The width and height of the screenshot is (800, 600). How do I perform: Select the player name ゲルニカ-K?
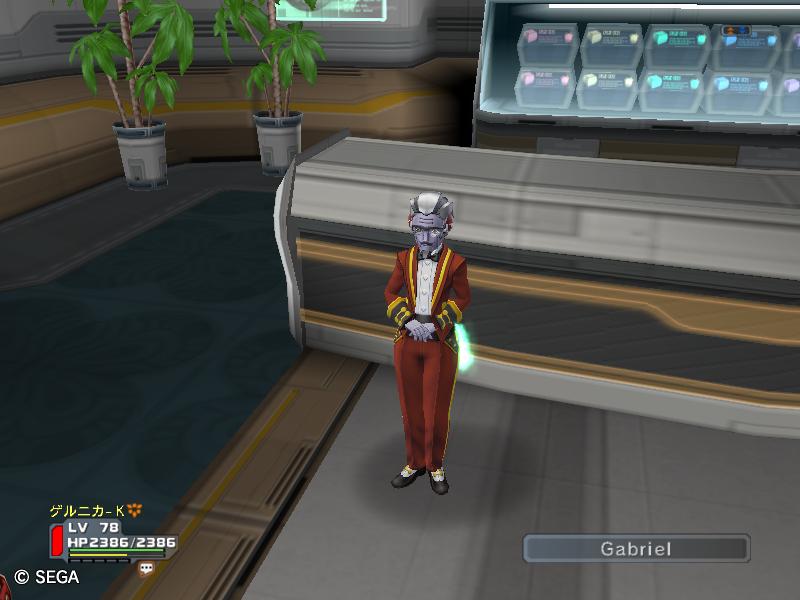pyautogui.click(x=88, y=511)
